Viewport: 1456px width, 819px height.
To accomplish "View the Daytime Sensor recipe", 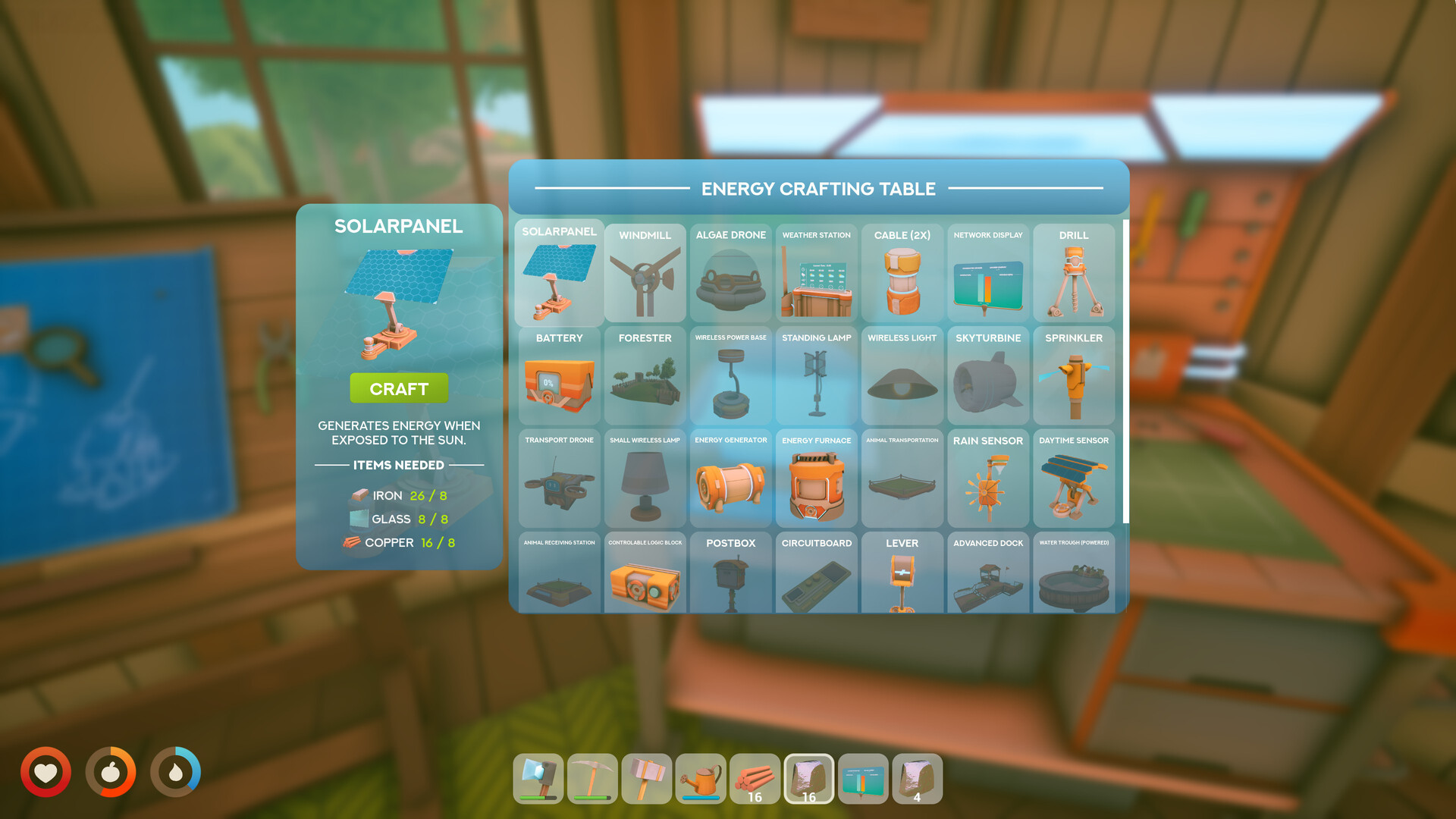I will coord(1074,478).
